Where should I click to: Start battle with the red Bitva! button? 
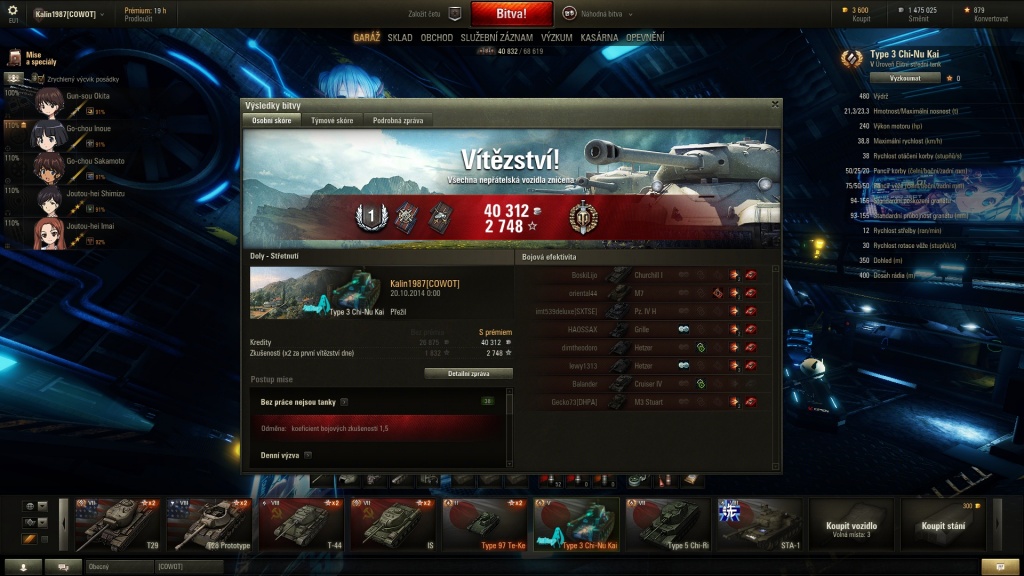point(511,14)
